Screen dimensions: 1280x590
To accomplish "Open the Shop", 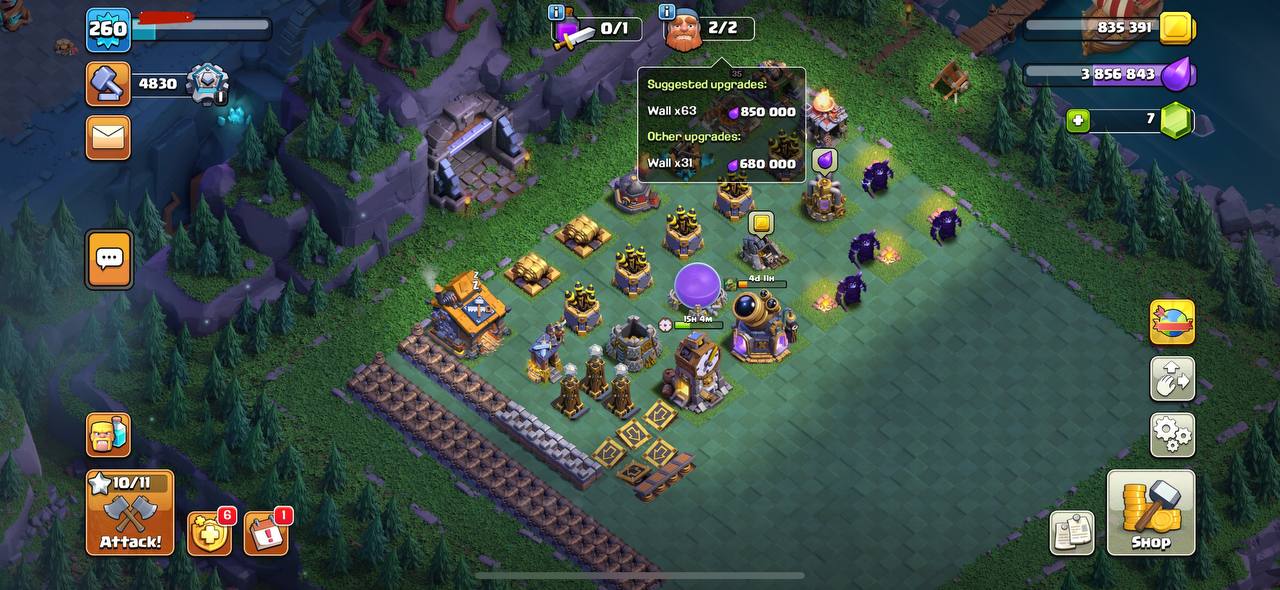I will (x=1150, y=512).
